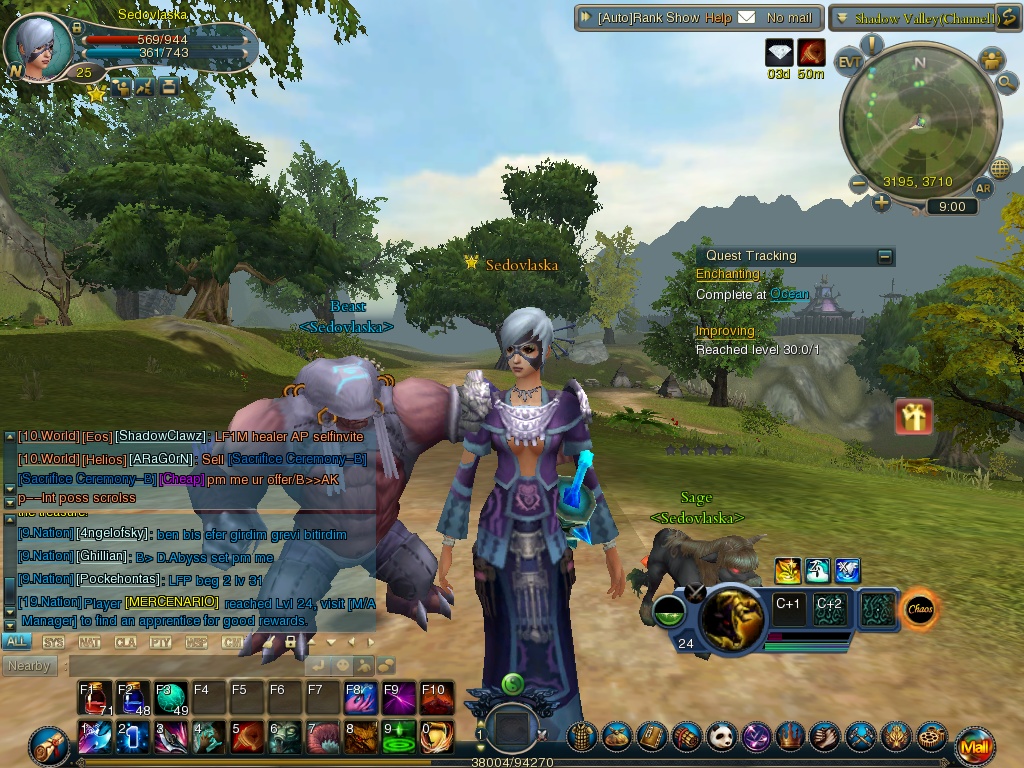This screenshot has width=1024, height=768.
Task: Open the Mall shop button
Action: pos(974,746)
